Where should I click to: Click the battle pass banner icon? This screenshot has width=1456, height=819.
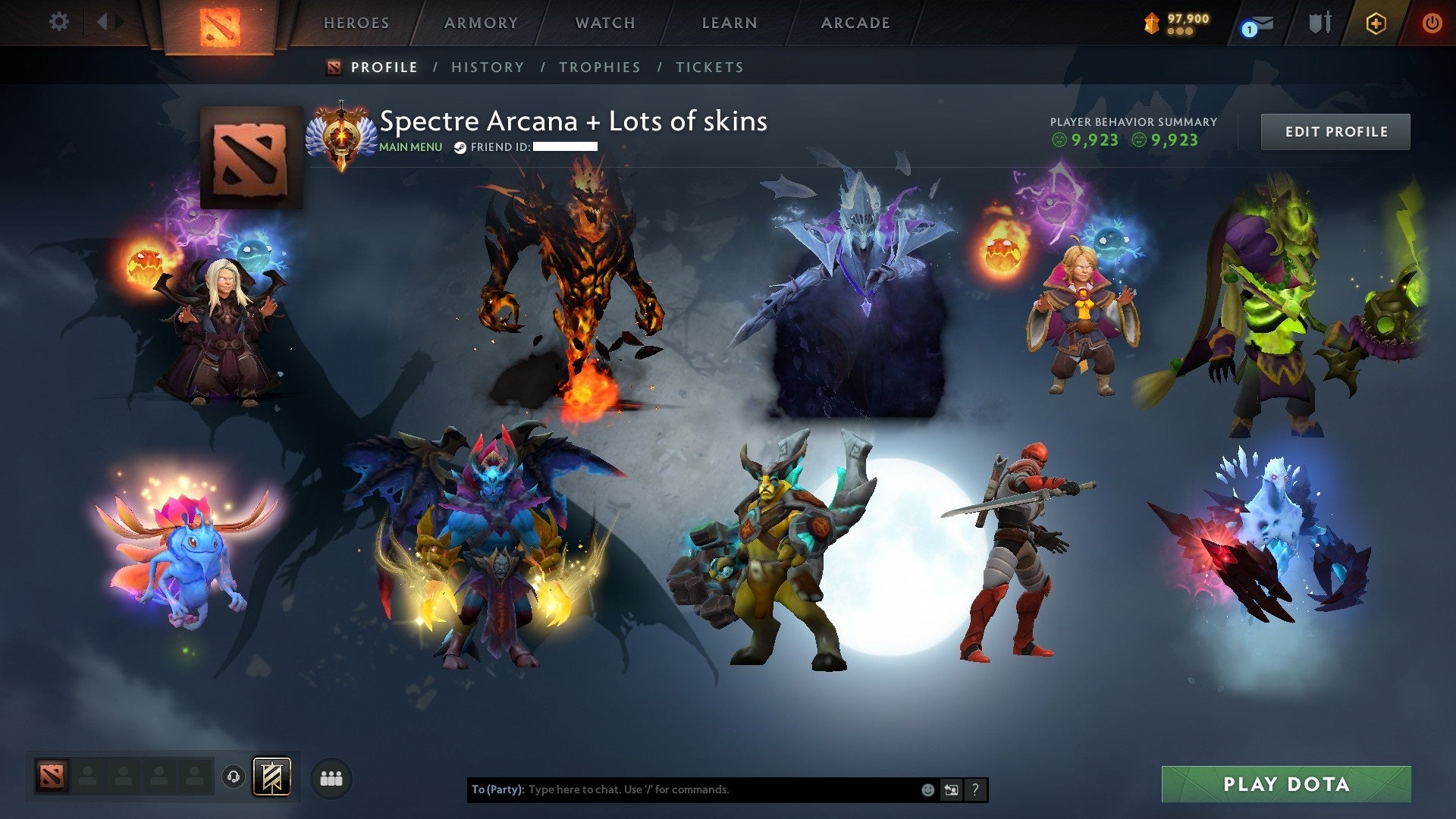coord(274,777)
